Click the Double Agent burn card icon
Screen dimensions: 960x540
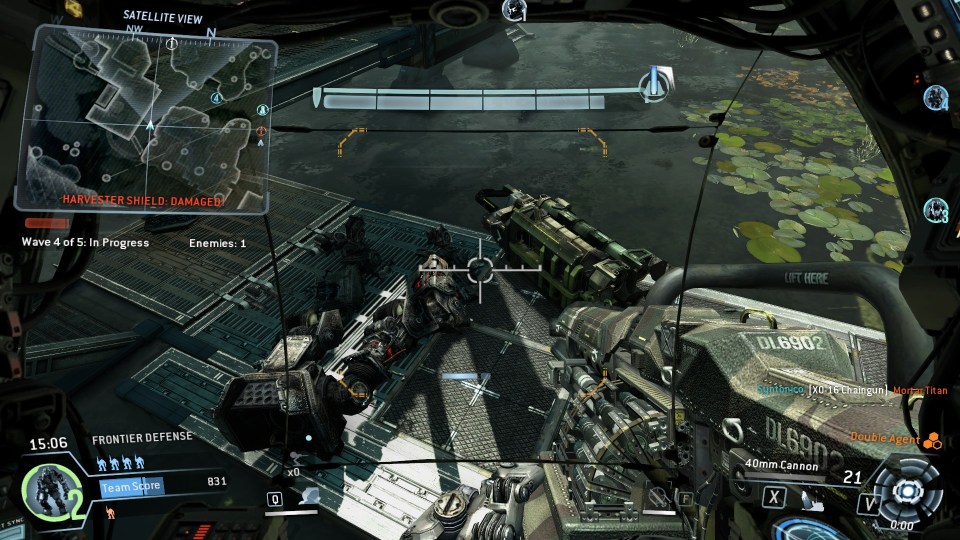(x=931, y=438)
